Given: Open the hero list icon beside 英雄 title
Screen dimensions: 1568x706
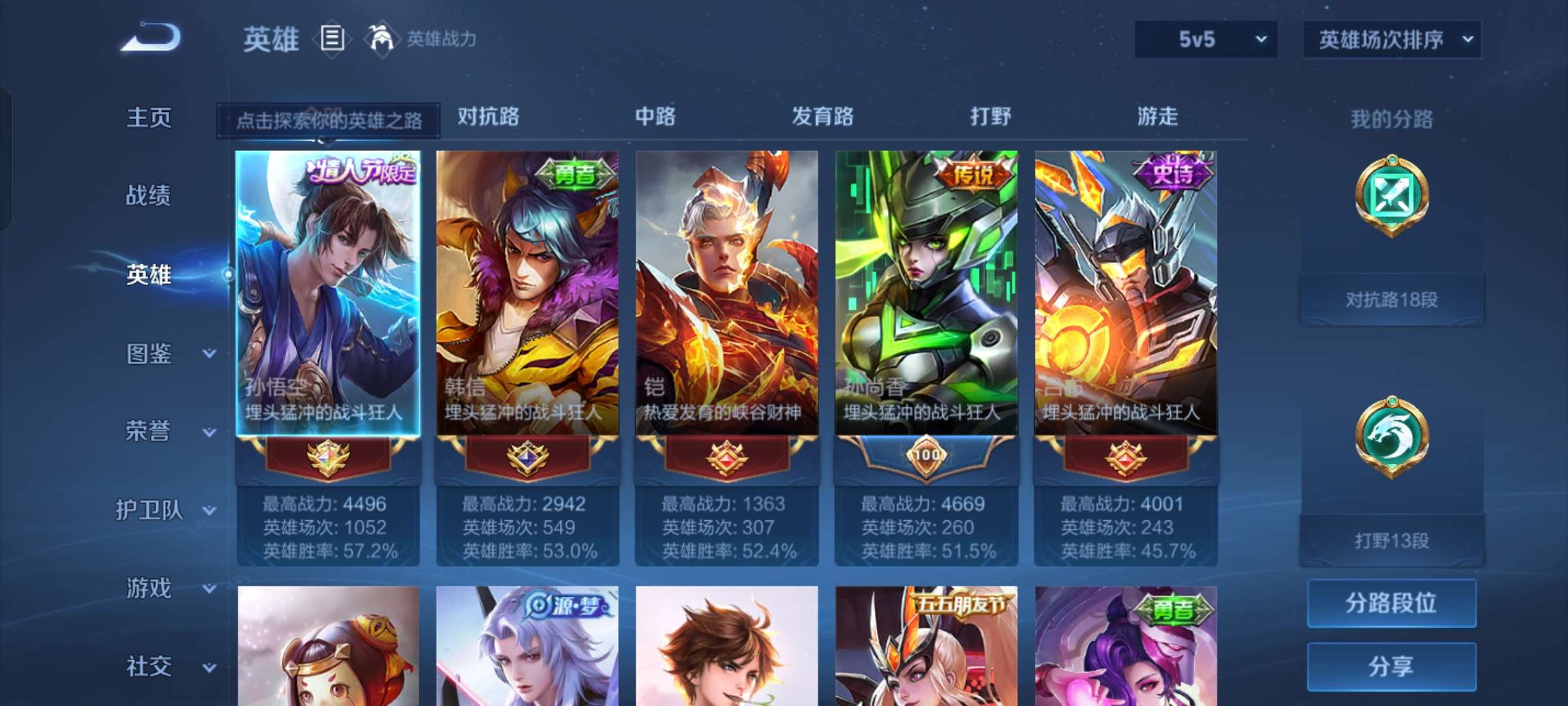Looking at the screenshot, I should tap(333, 38).
